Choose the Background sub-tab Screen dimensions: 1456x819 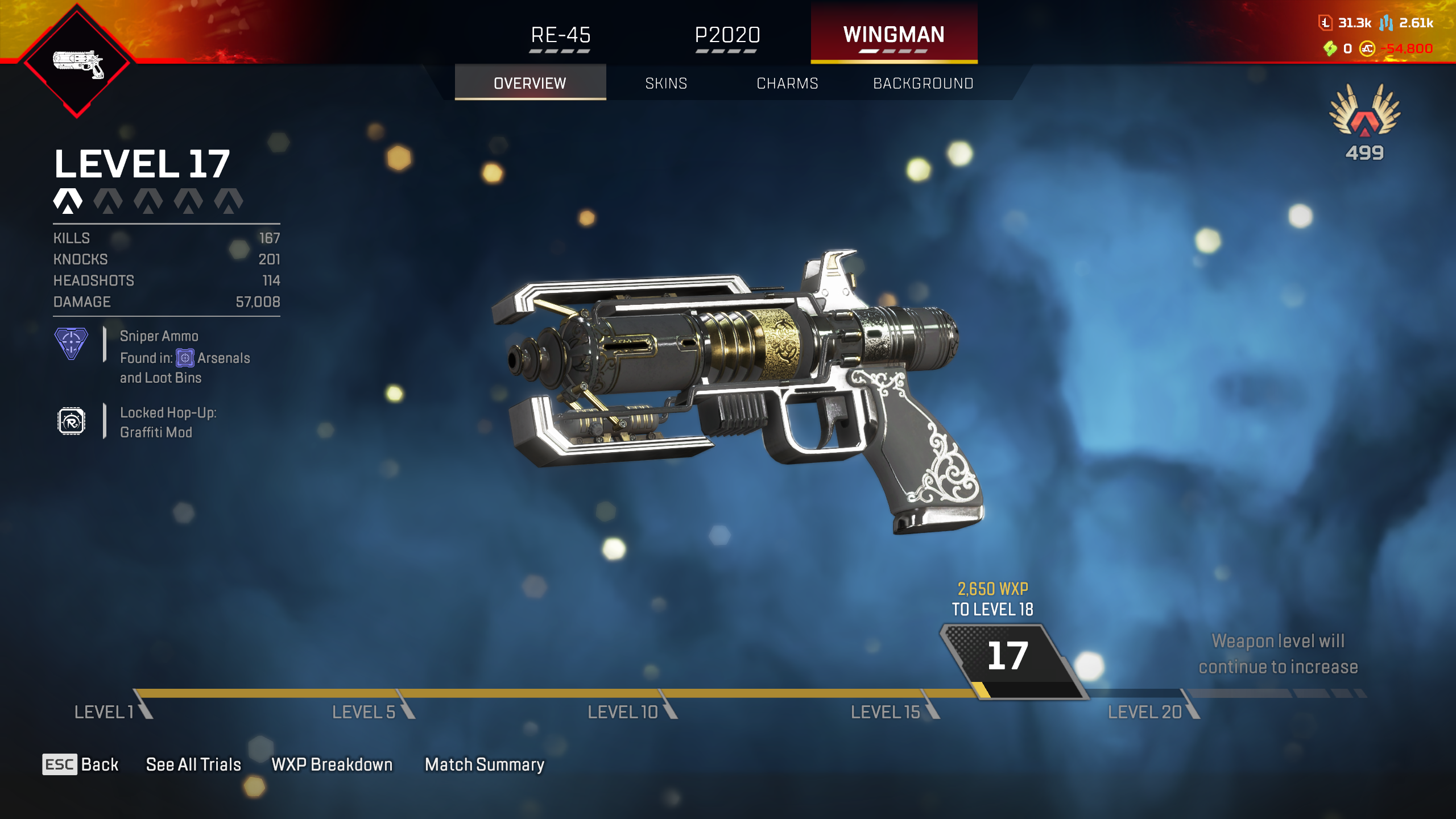pyautogui.click(x=923, y=84)
